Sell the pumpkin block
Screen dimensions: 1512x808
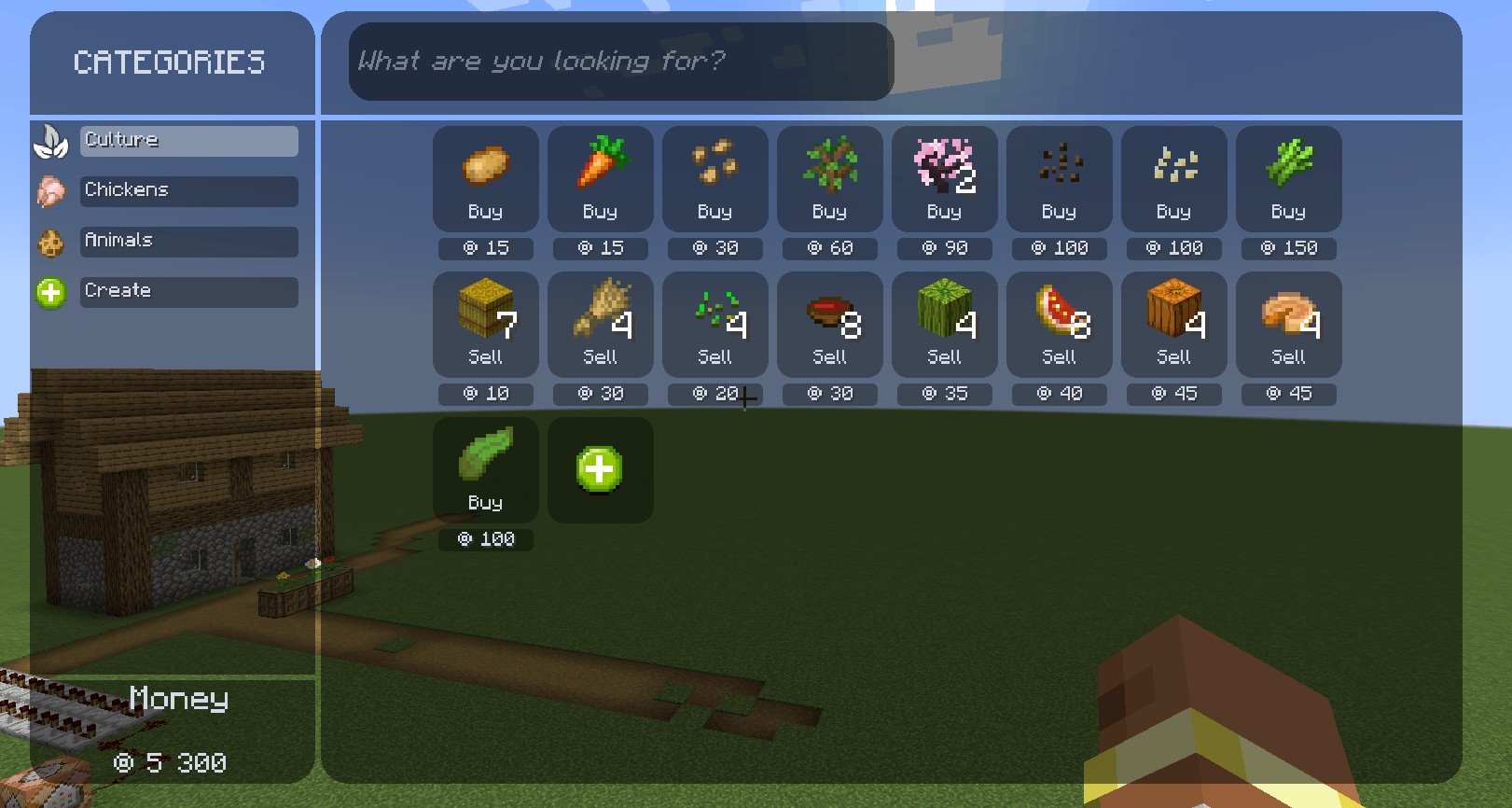pos(1173,325)
